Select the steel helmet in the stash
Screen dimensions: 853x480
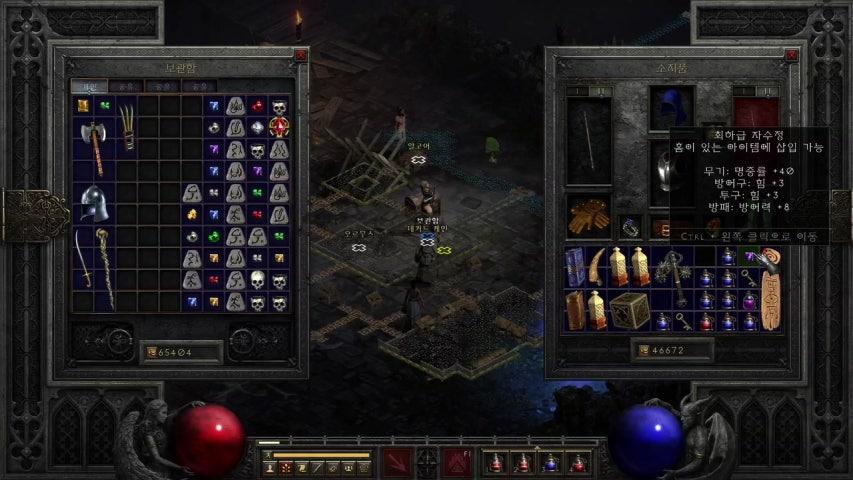(x=93, y=203)
